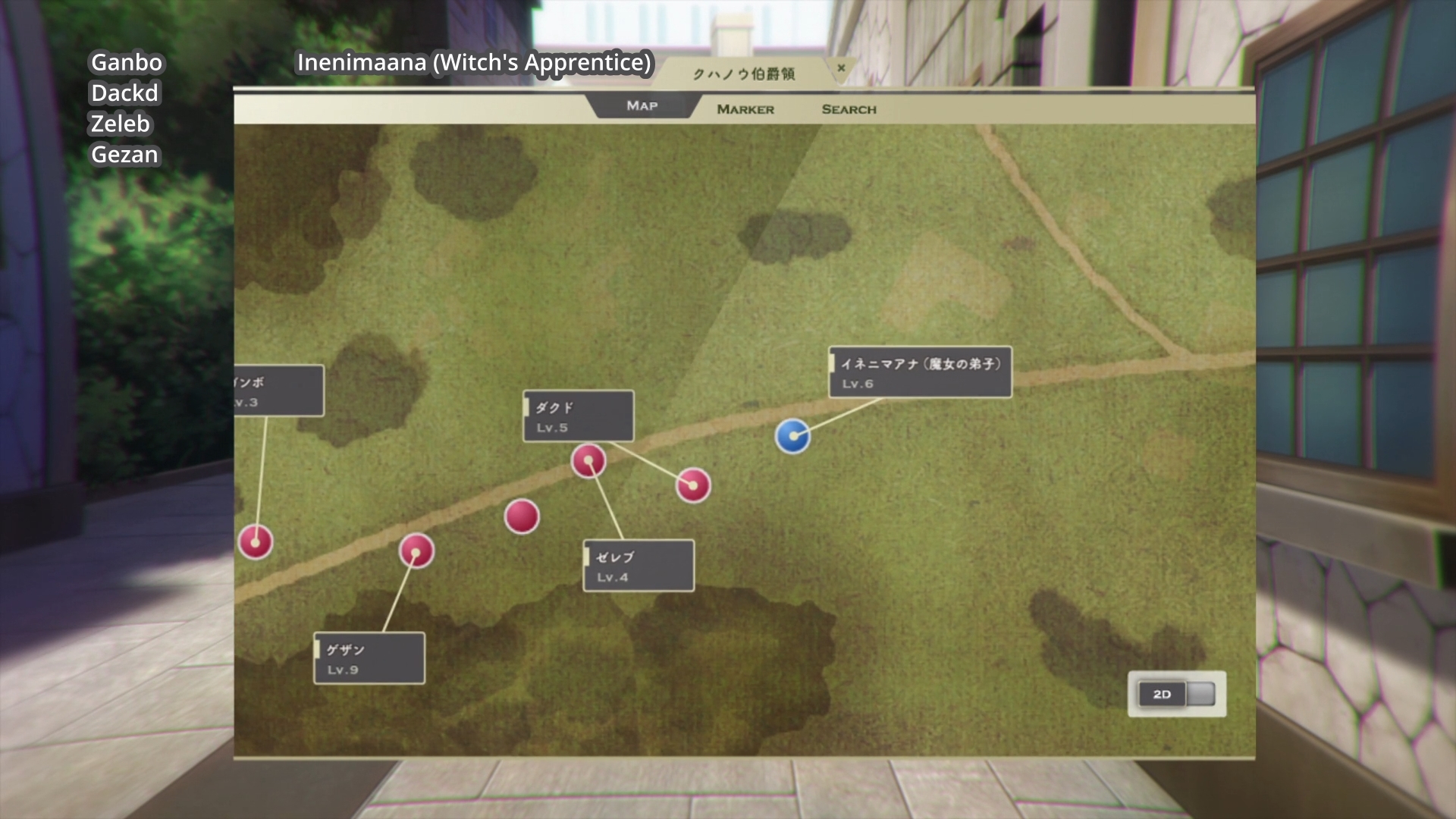Click the イネニマアナ Lv.6 label box
Screen dimensions: 1456x819
(x=920, y=372)
